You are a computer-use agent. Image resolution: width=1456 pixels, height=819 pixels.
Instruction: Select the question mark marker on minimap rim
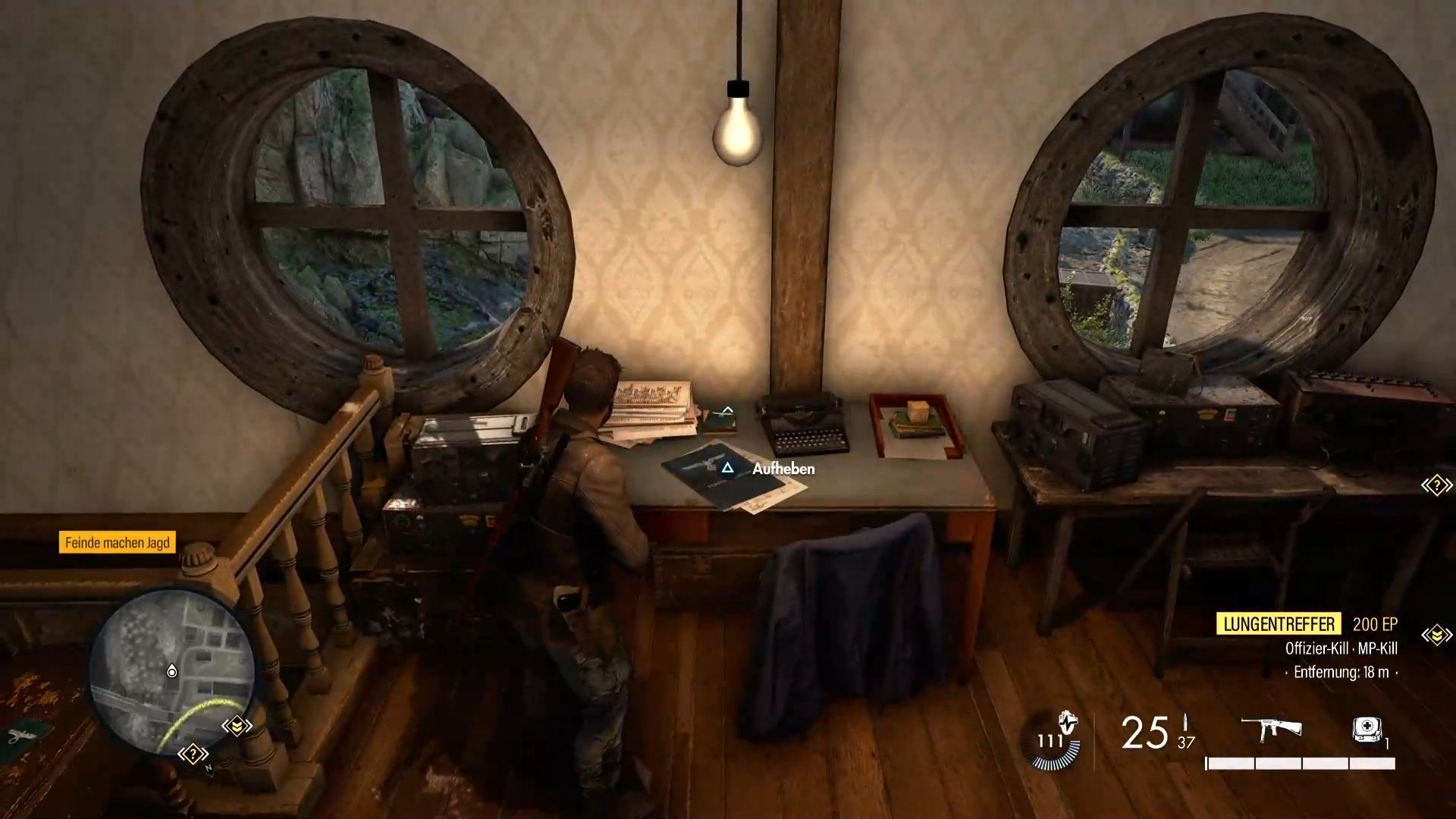coord(193,754)
